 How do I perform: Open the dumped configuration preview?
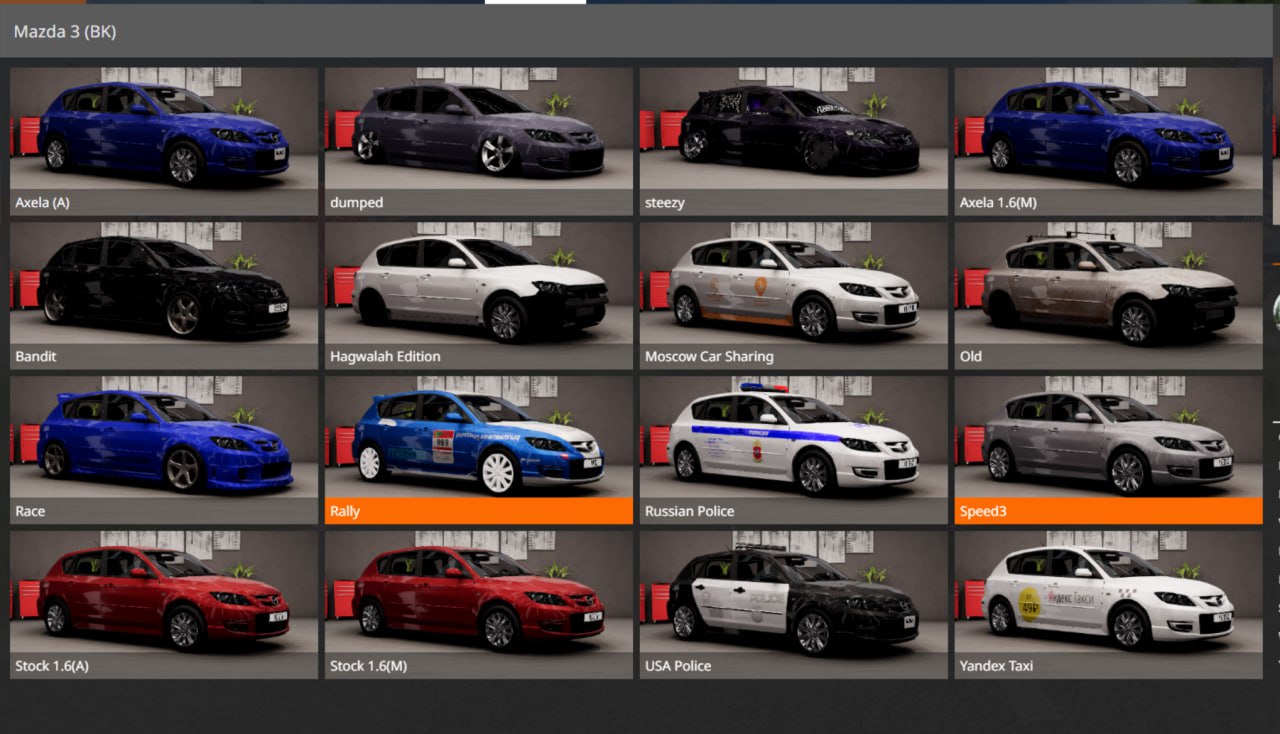(478, 135)
